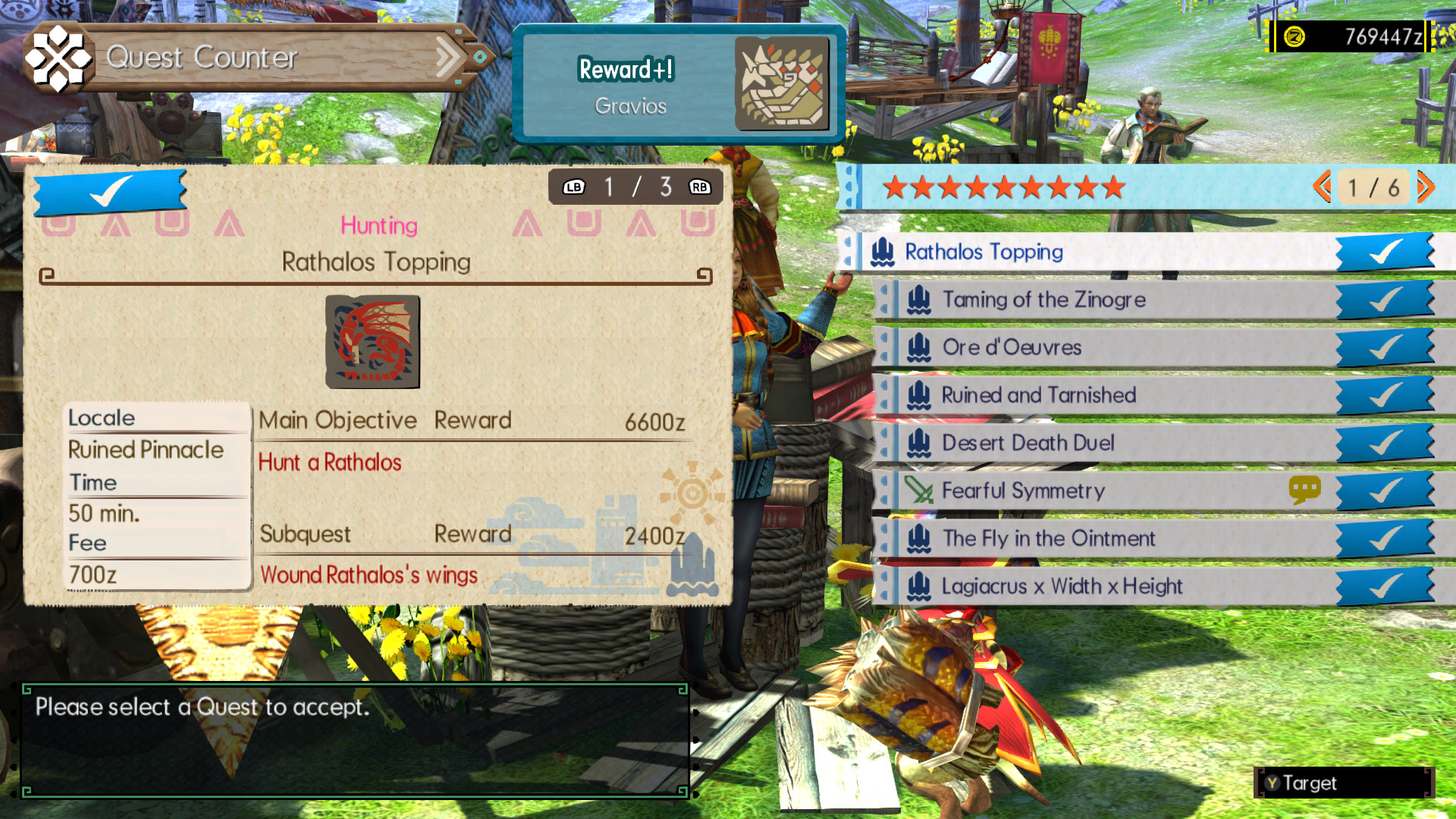Click the RB button to flip quest details page
This screenshot has height=819, width=1456.
click(698, 187)
